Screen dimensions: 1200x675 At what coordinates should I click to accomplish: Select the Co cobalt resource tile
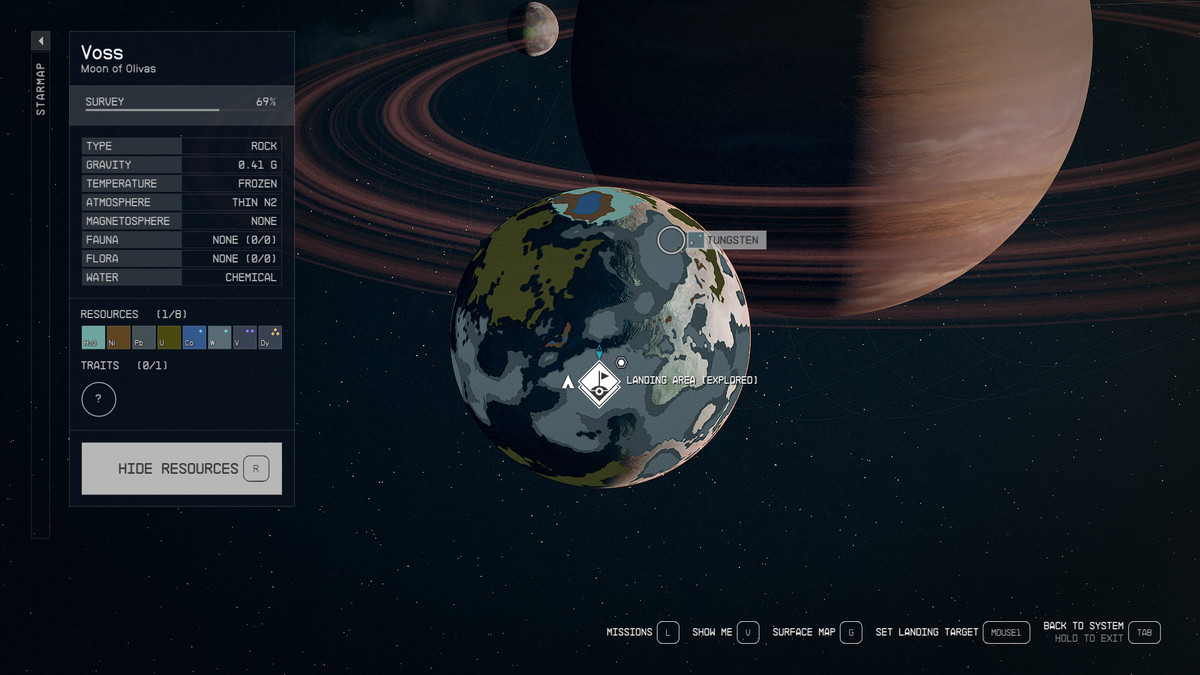(194, 338)
